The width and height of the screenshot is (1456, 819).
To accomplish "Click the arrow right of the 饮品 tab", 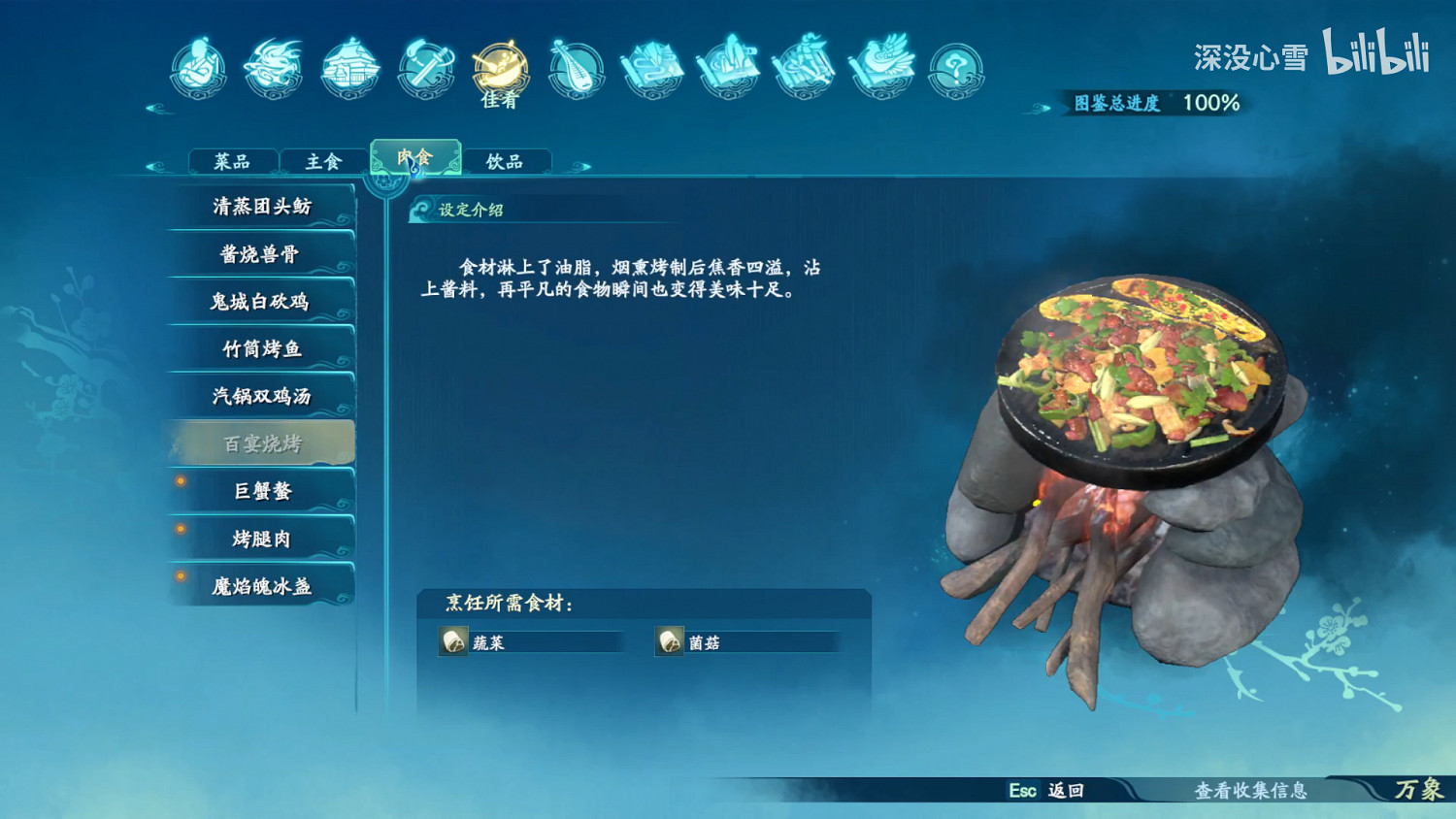I will click(579, 165).
